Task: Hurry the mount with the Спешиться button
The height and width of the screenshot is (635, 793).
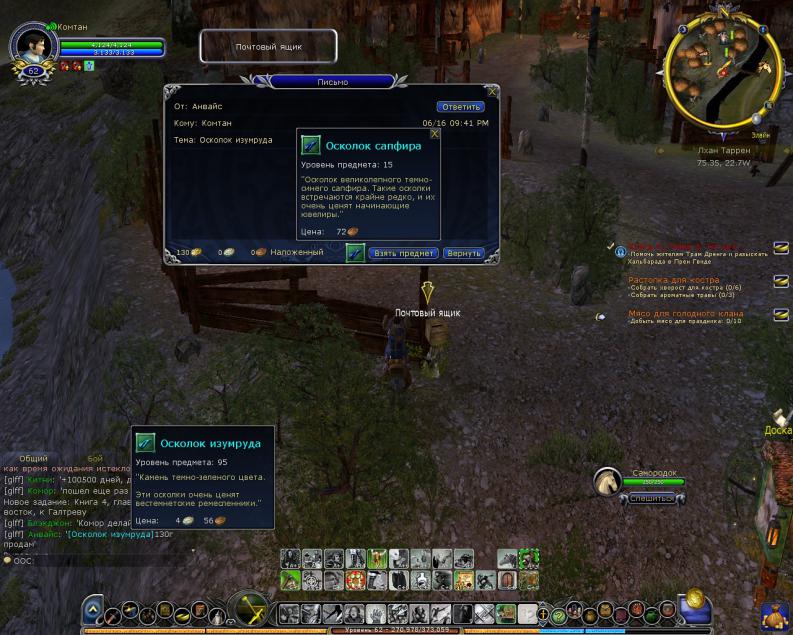Action: (x=649, y=498)
